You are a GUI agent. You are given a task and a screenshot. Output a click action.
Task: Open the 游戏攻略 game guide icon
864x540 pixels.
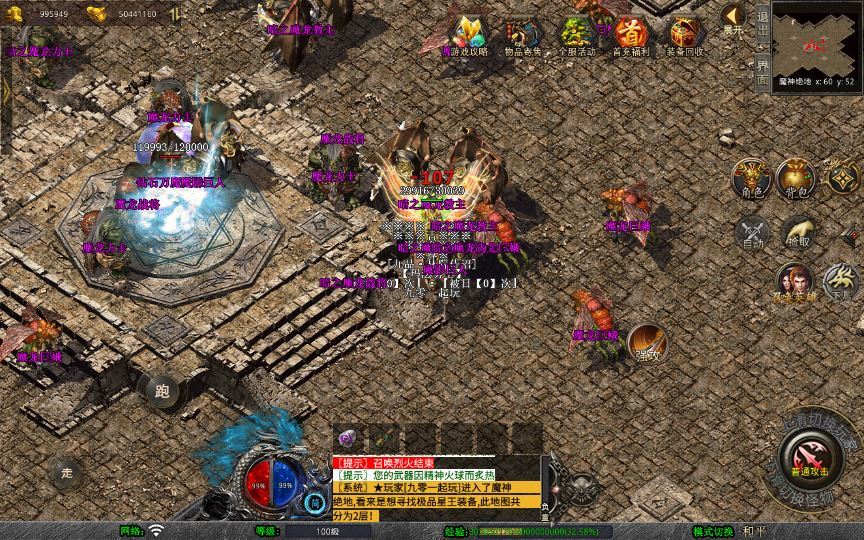point(466,33)
